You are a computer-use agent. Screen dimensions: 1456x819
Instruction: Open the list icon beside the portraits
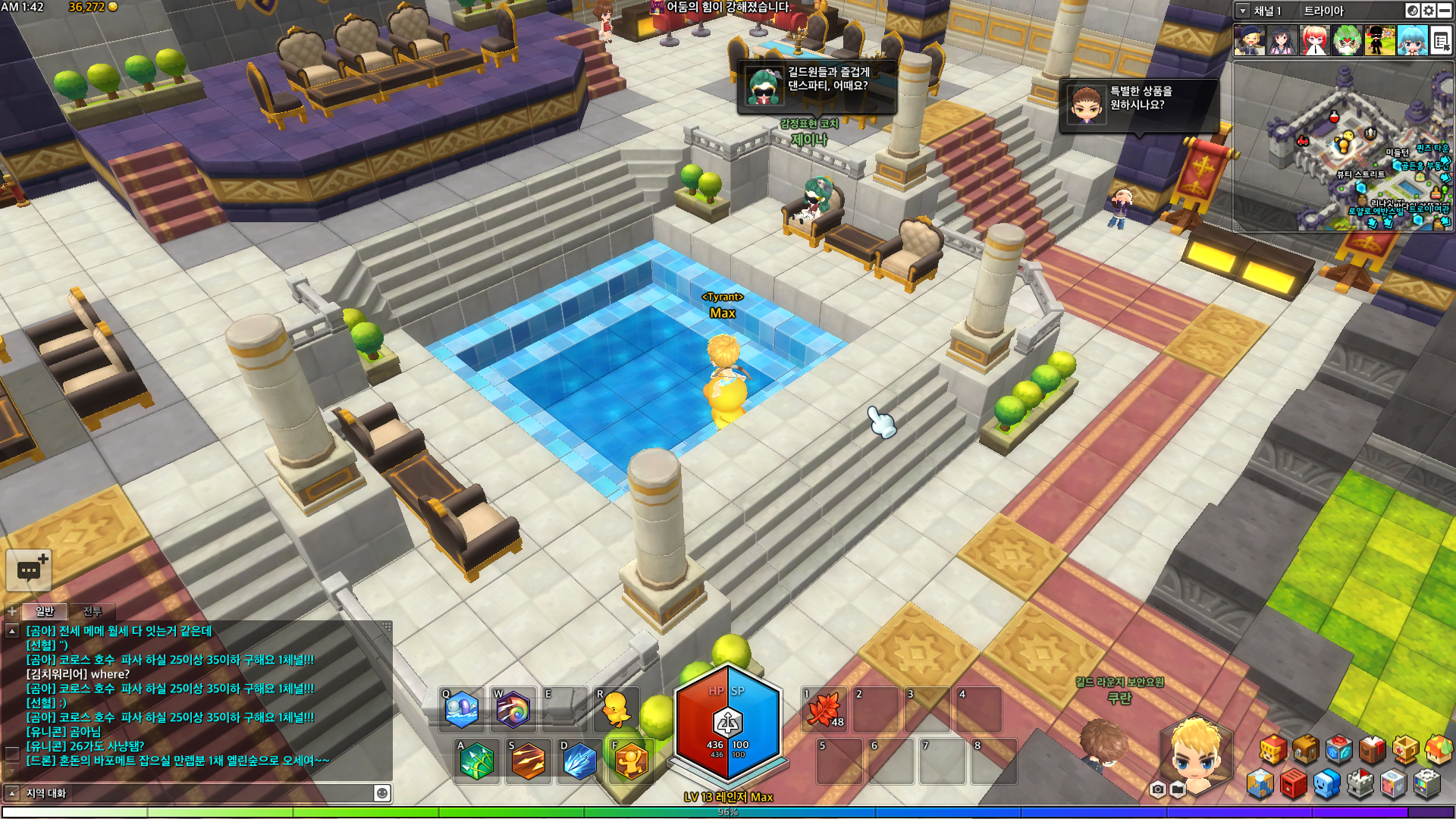point(1440,40)
